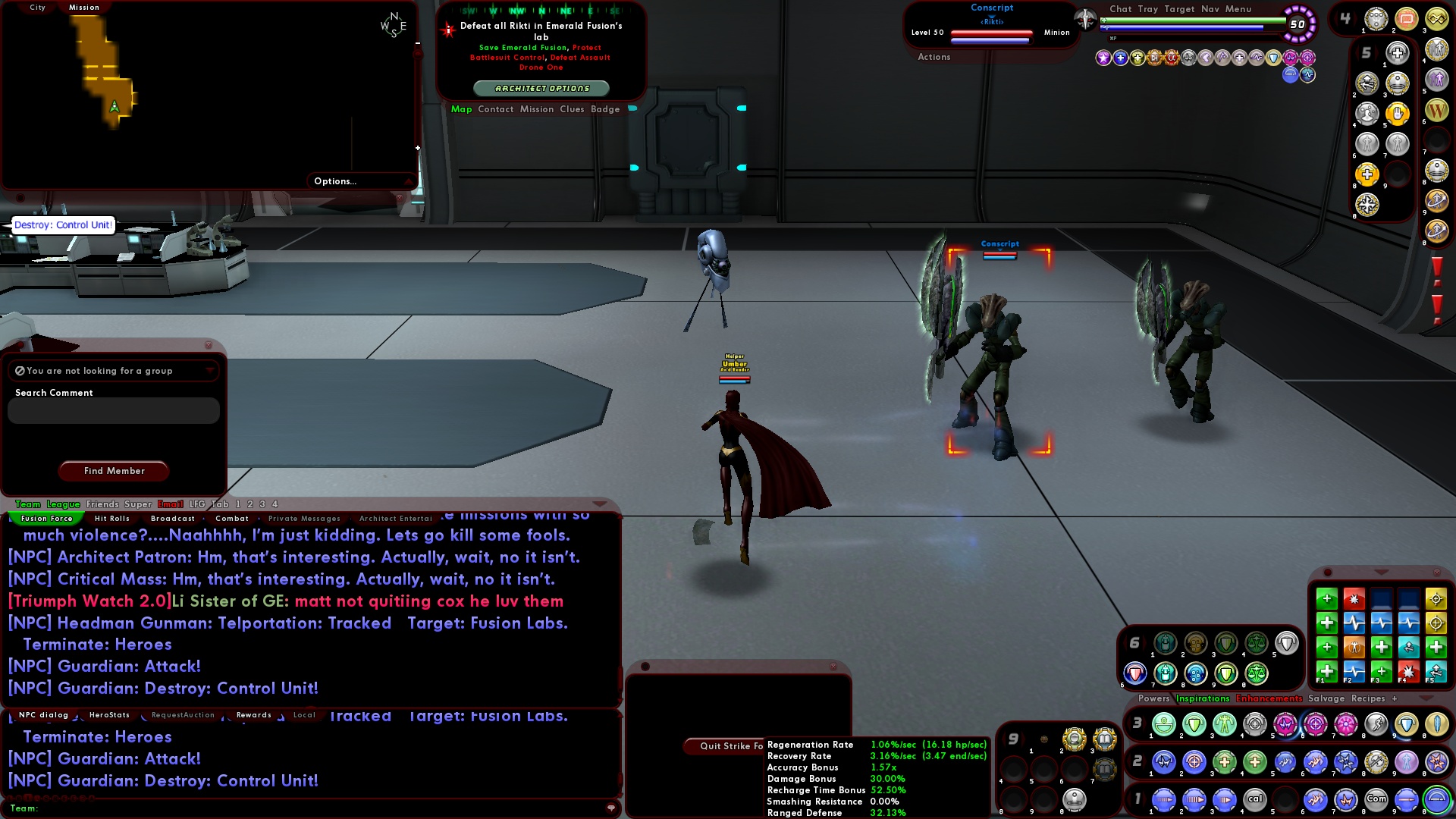Use a green healing inspiration in tray 2
Image resolution: width=1456 pixels, height=819 pixels.
pyautogui.click(x=1227, y=763)
